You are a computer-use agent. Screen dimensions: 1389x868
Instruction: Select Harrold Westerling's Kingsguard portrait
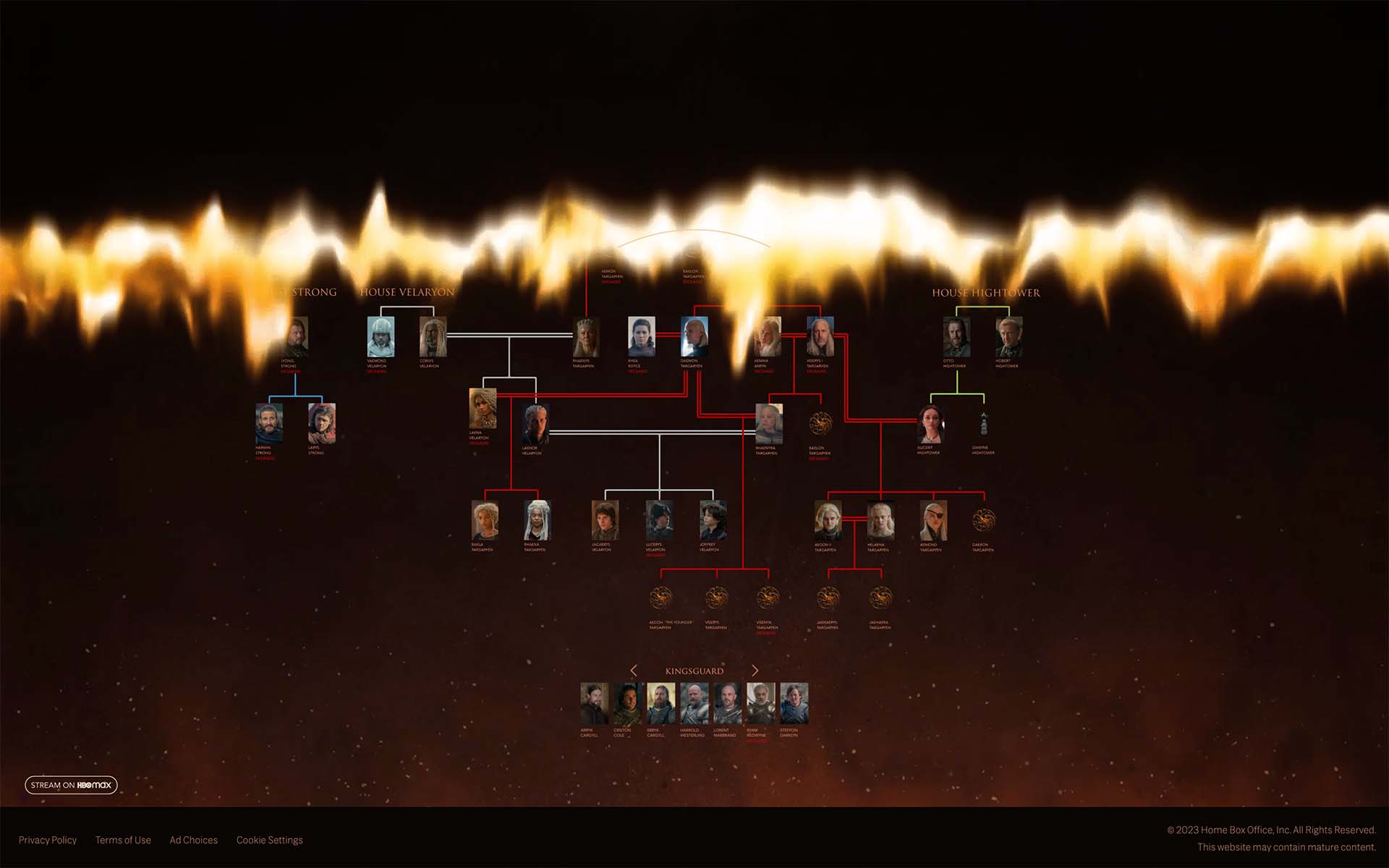click(x=694, y=704)
